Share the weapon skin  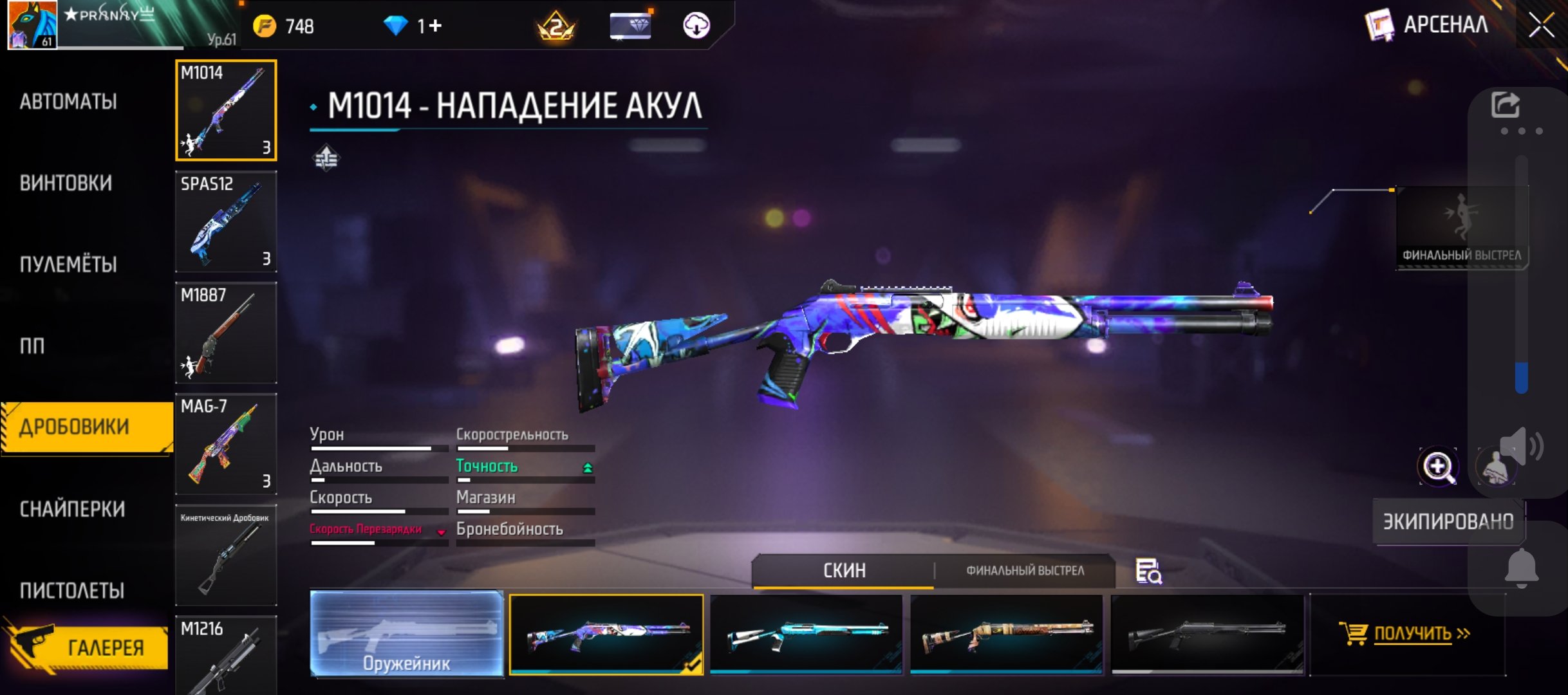pos(1505,105)
